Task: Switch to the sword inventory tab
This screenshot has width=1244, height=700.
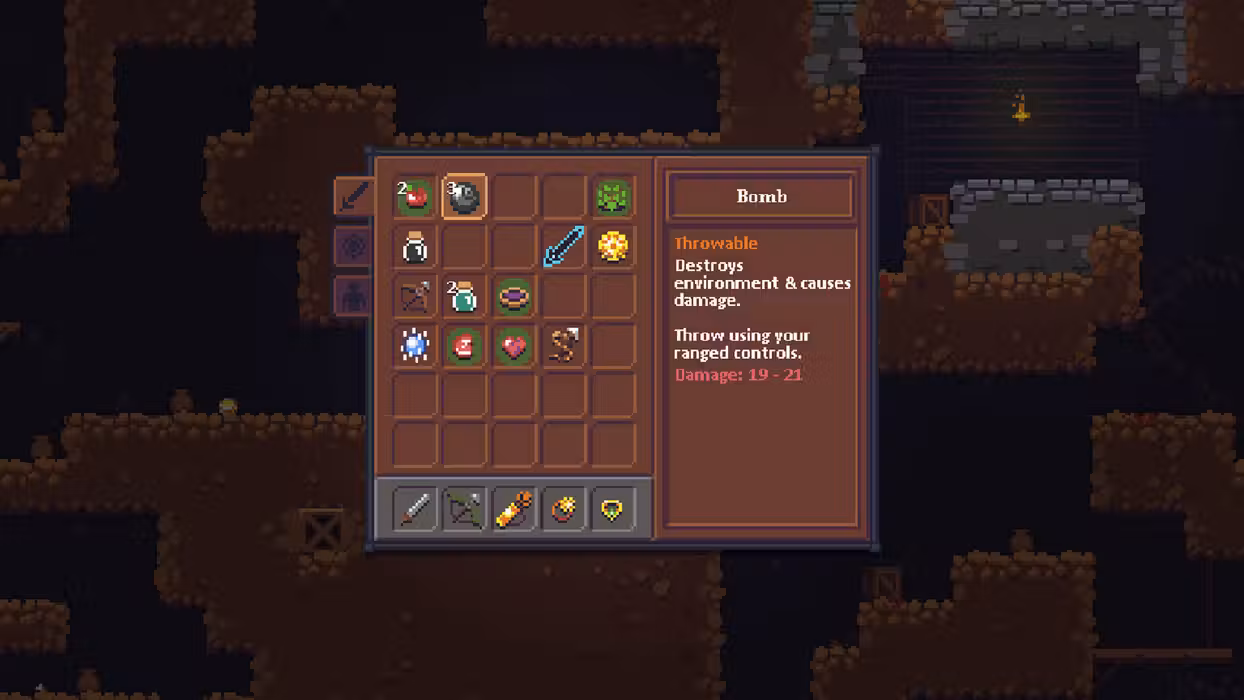Action: coord(353,197)
